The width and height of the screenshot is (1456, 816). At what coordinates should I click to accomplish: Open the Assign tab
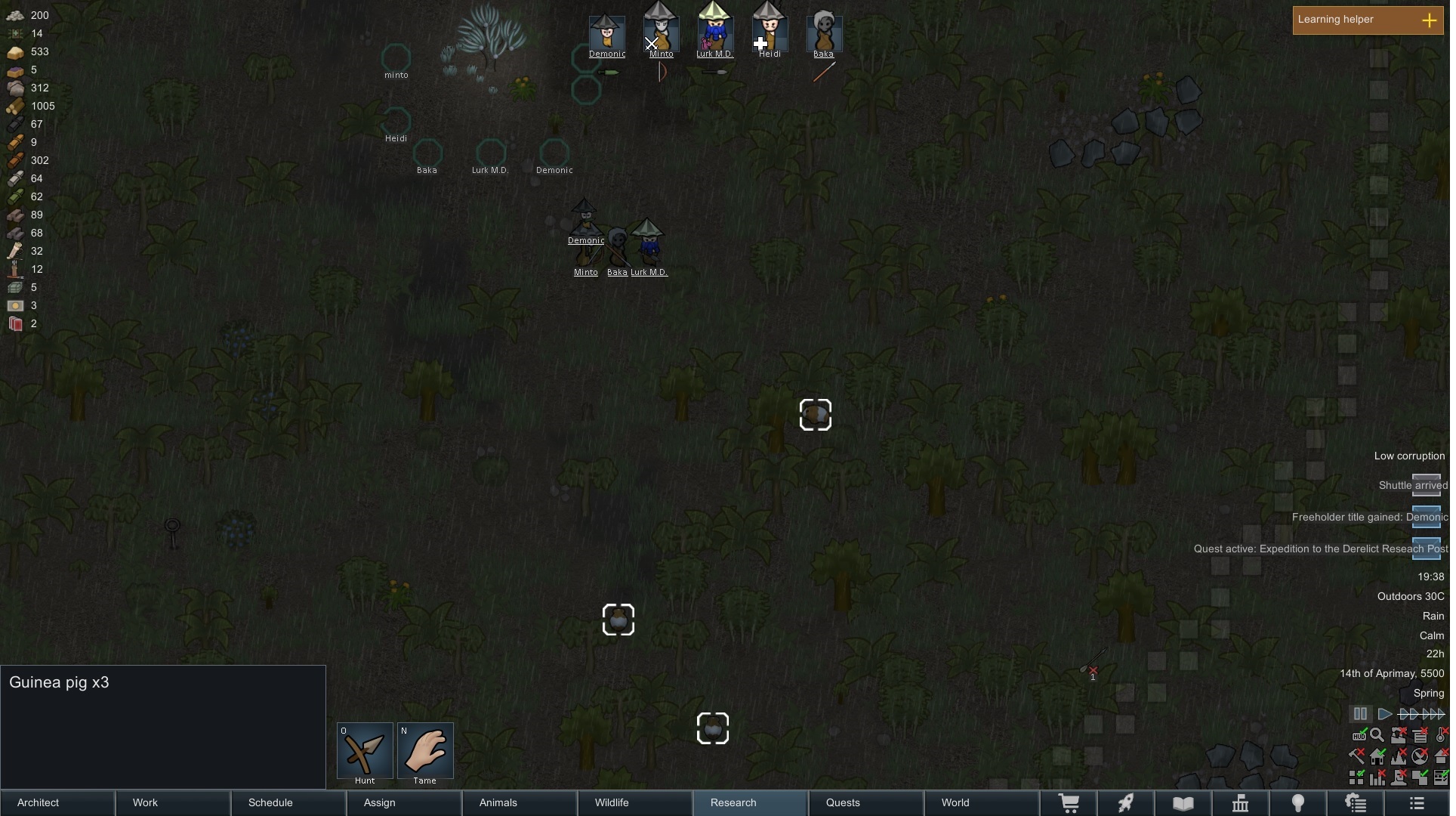click(404, 802)
